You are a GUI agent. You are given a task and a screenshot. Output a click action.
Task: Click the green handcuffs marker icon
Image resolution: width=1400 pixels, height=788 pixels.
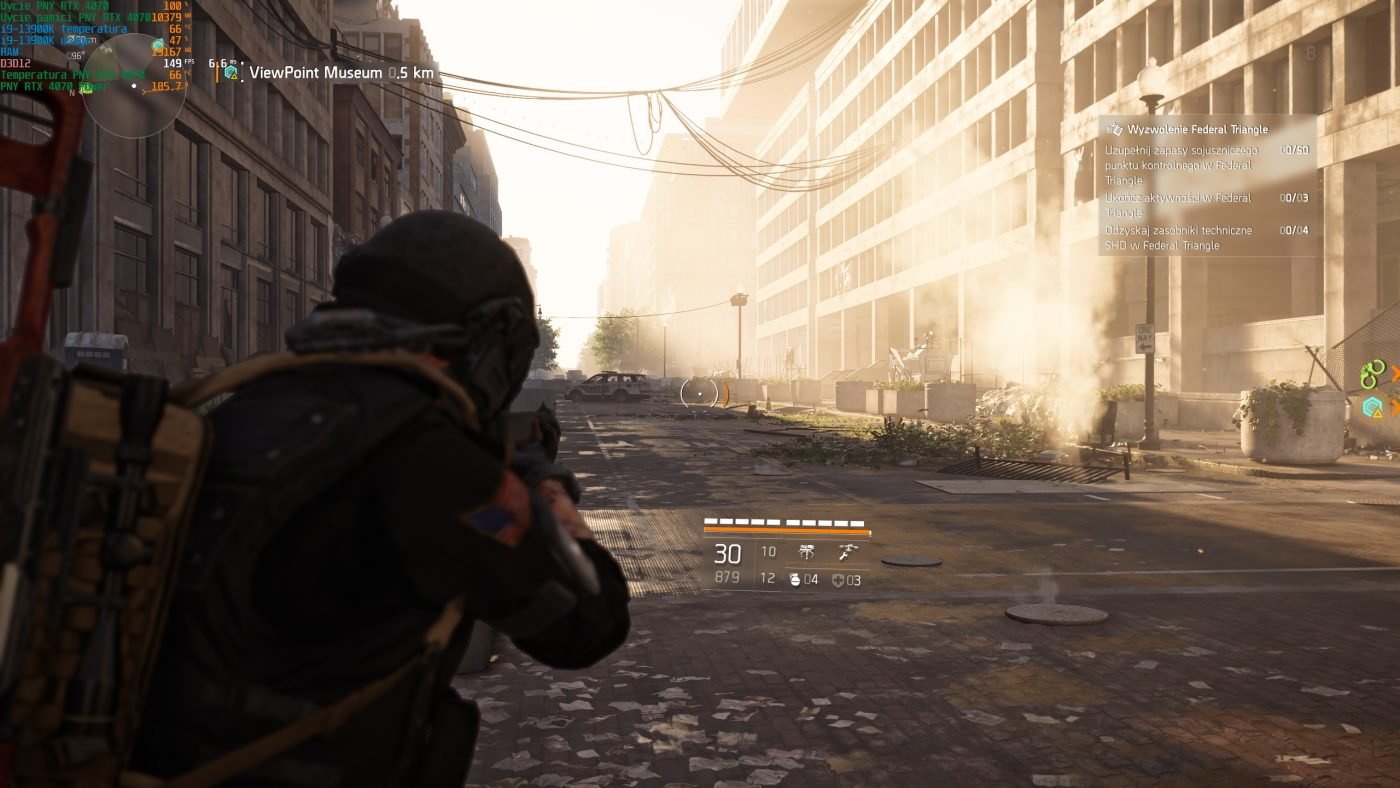(x=1372, y=374)
